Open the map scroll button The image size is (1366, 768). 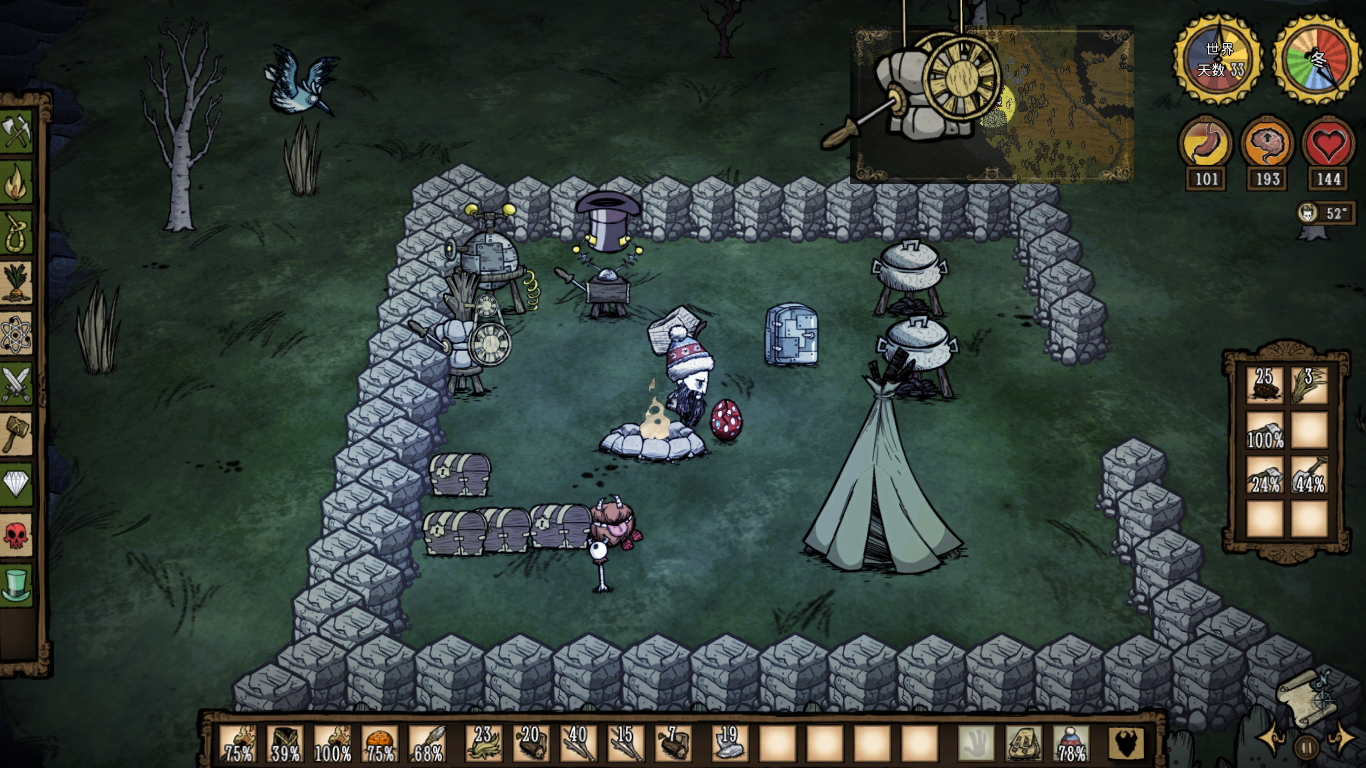click(x=1306, y=691)
